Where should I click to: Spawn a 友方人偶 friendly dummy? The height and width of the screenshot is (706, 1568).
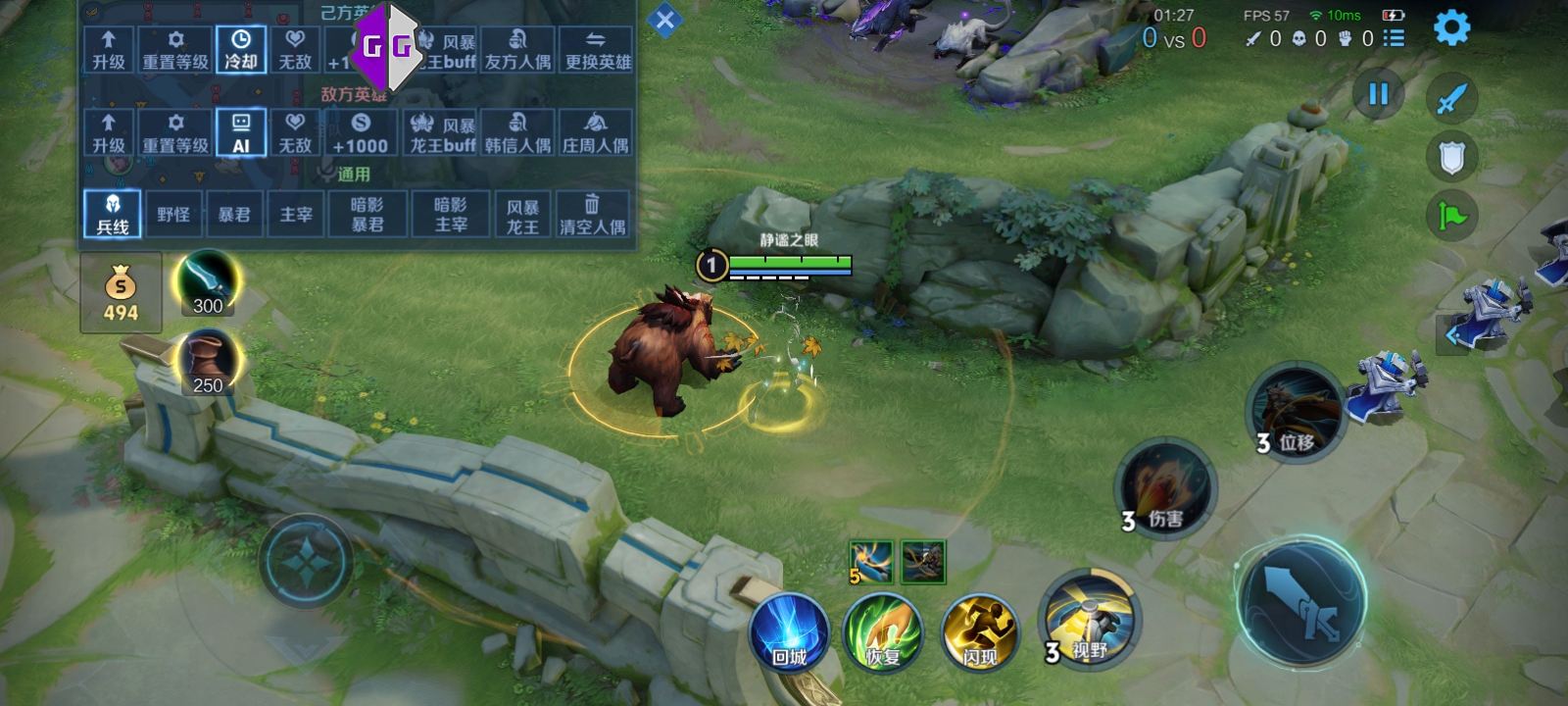click(517, 49)
